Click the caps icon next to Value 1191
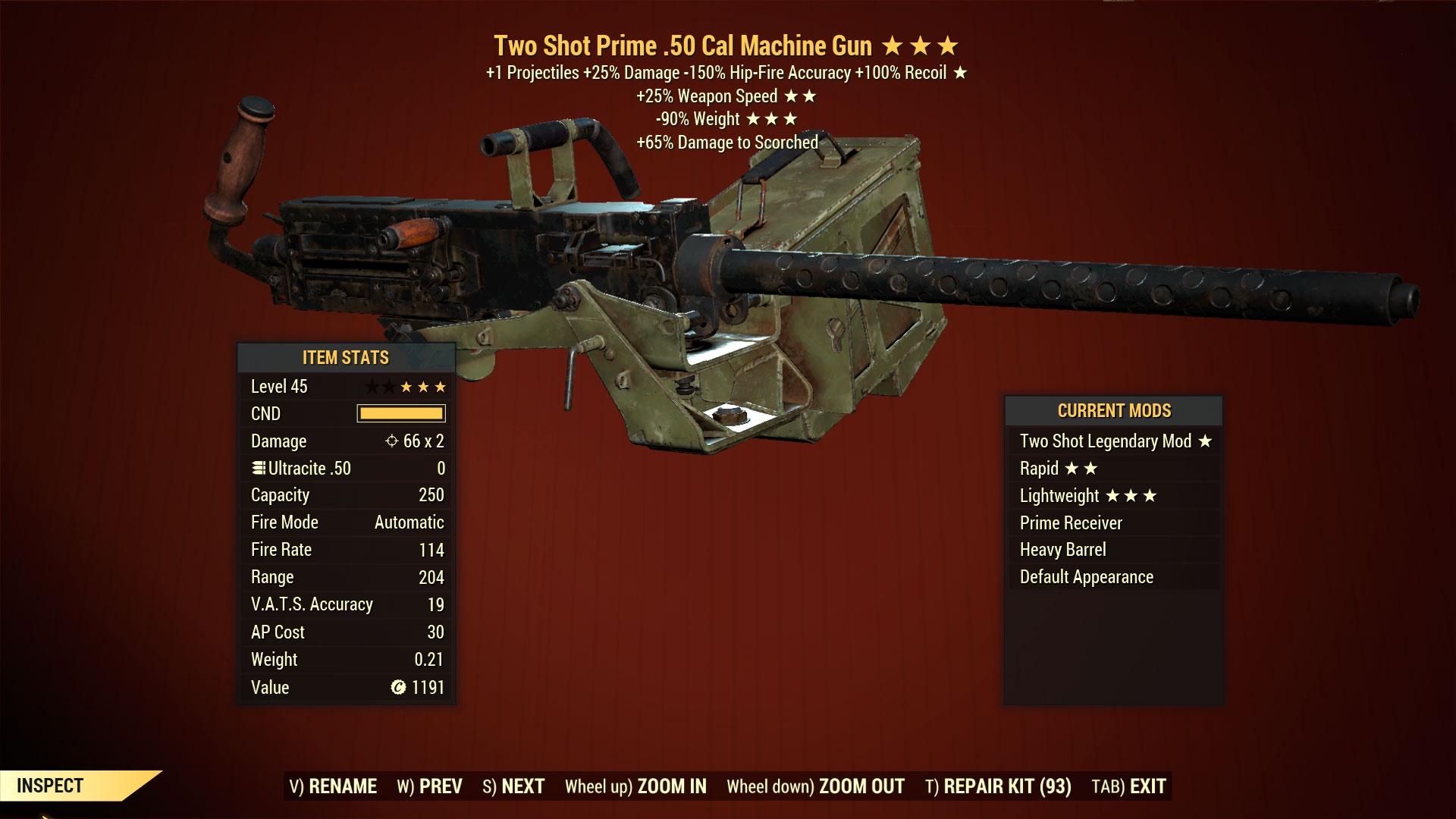This screenshot has width=1456, height=819. click(397, 687)
